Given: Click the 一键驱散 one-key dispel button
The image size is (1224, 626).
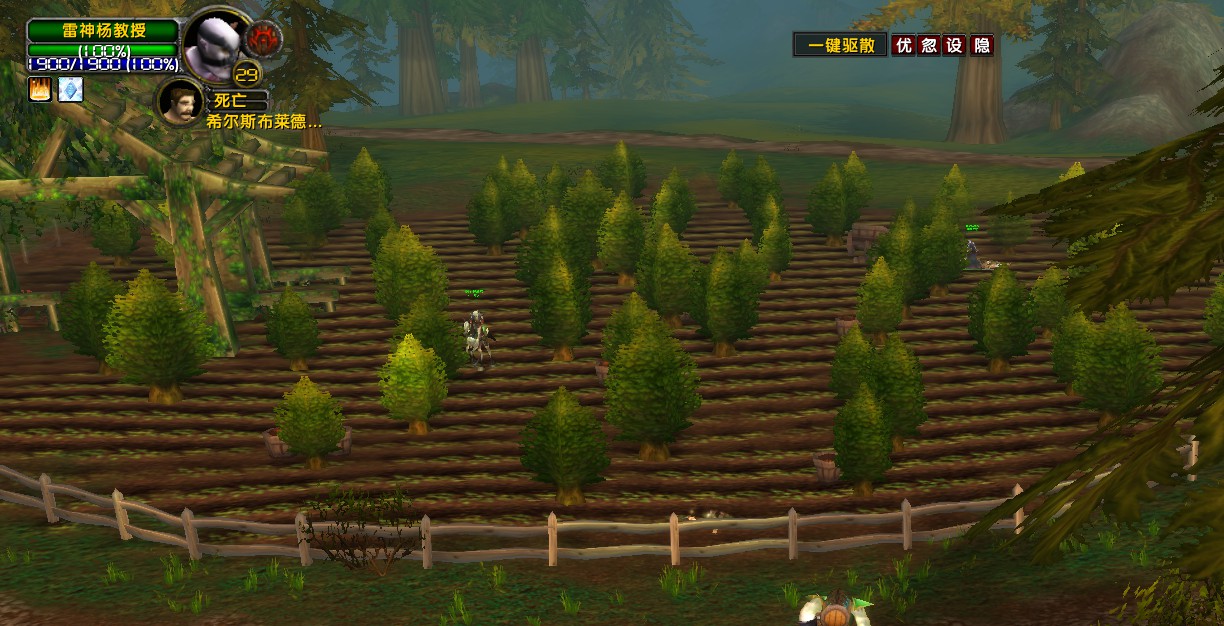Looking at the screenshot, I should click(840, 45).
